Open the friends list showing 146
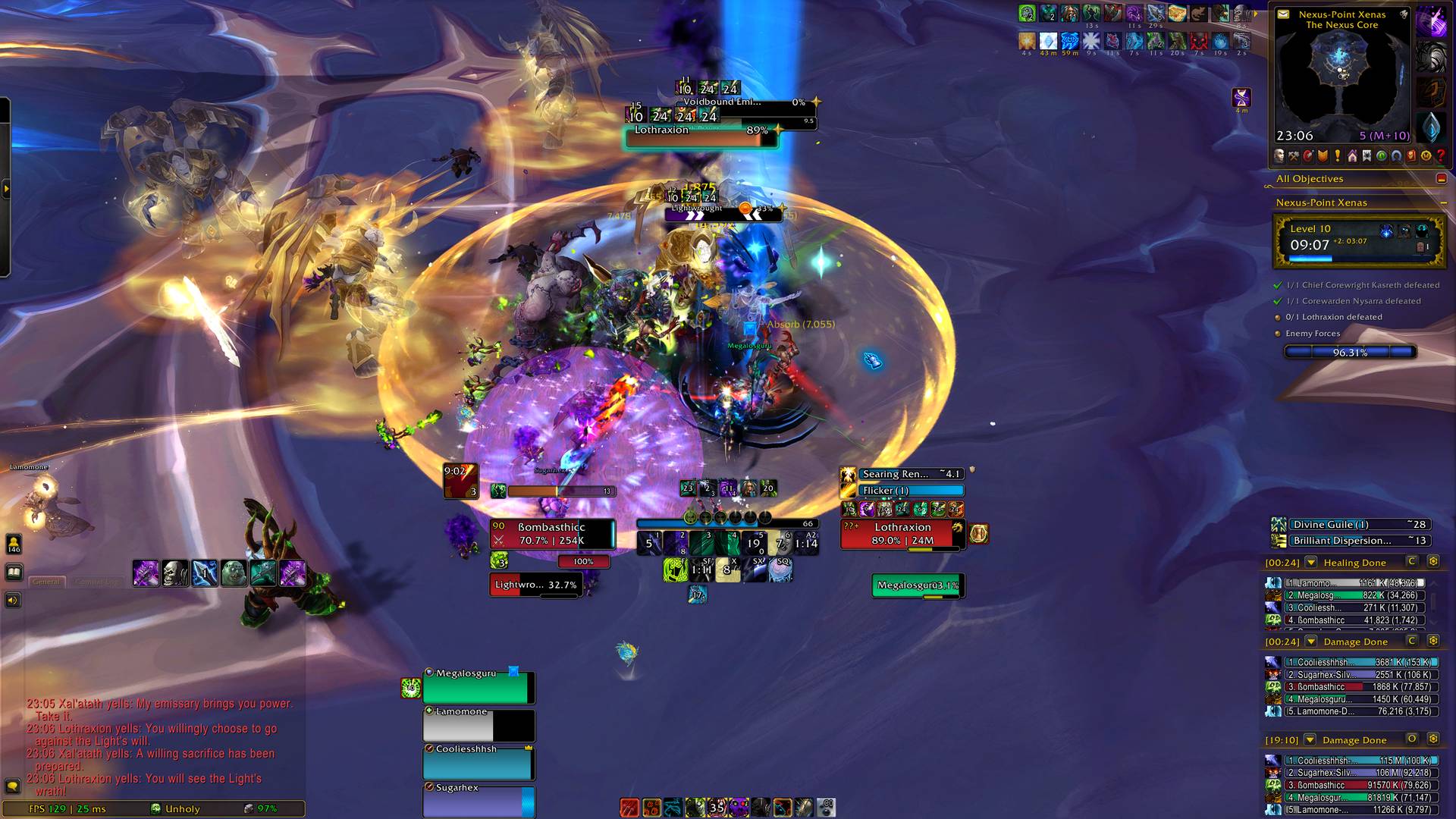The image size is (1456, 819). (x=14, y=544)
